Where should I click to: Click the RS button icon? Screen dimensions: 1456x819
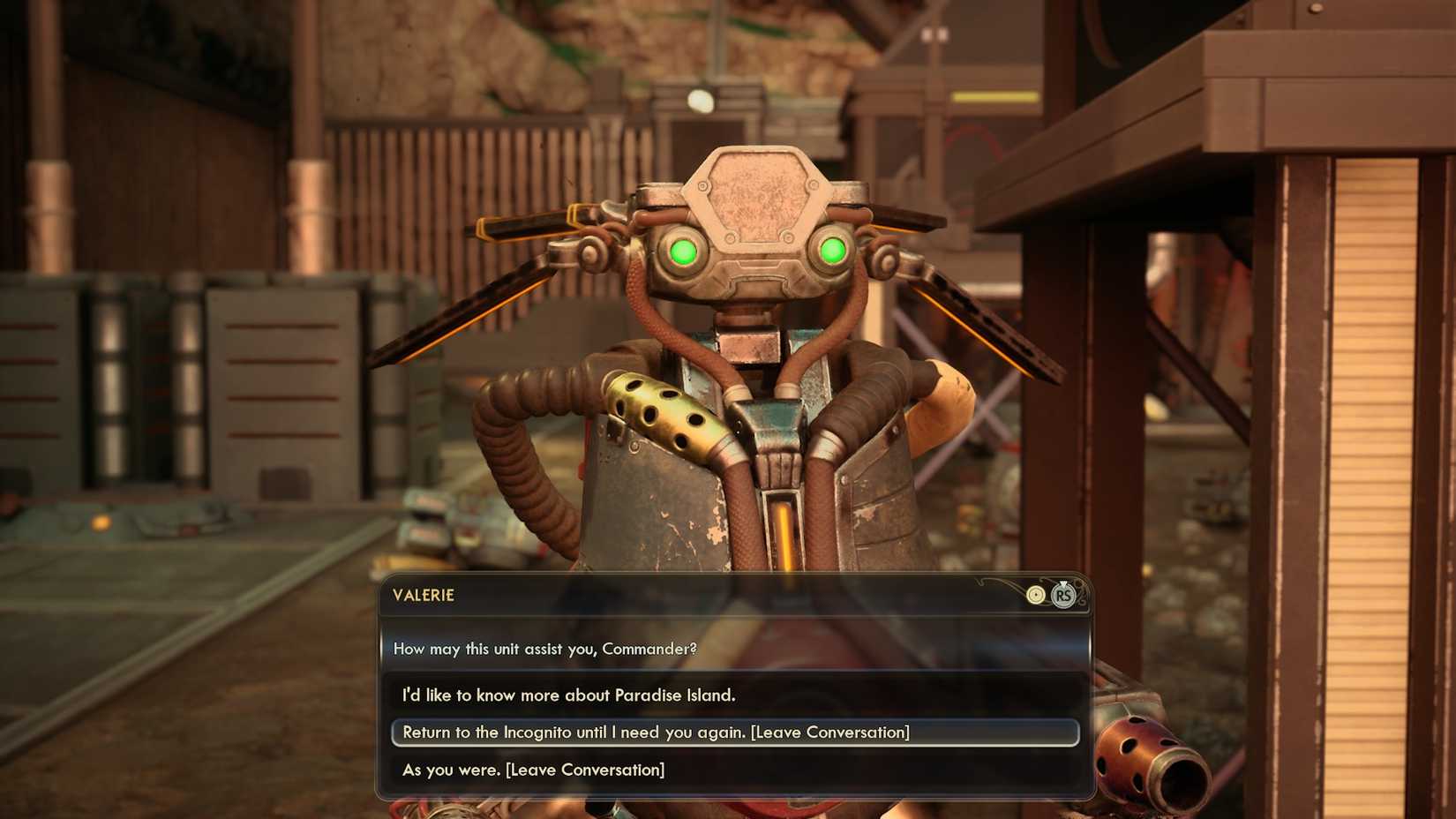coord(1063,597)
